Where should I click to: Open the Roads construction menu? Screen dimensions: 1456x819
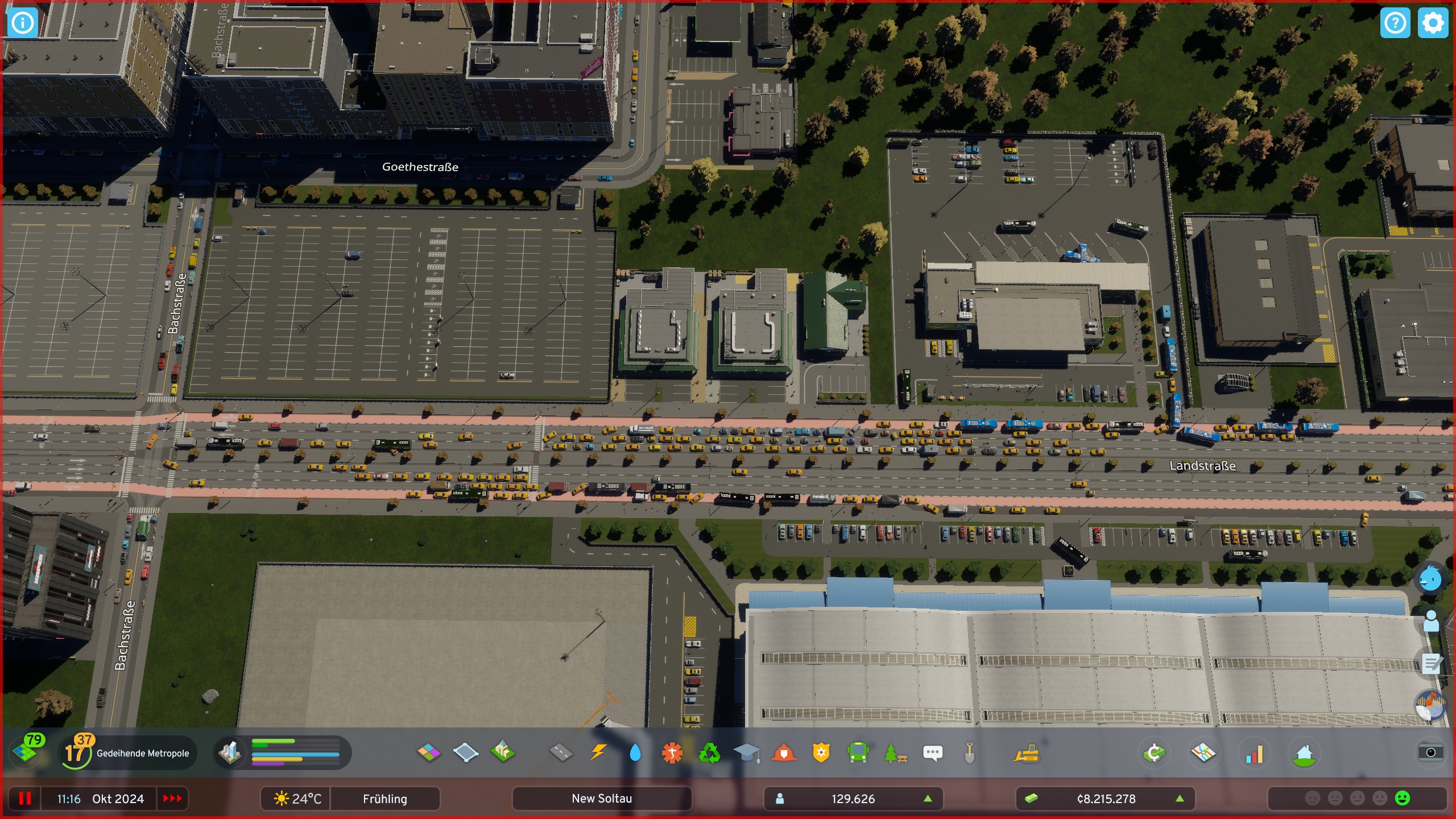(x=560, y=752)
